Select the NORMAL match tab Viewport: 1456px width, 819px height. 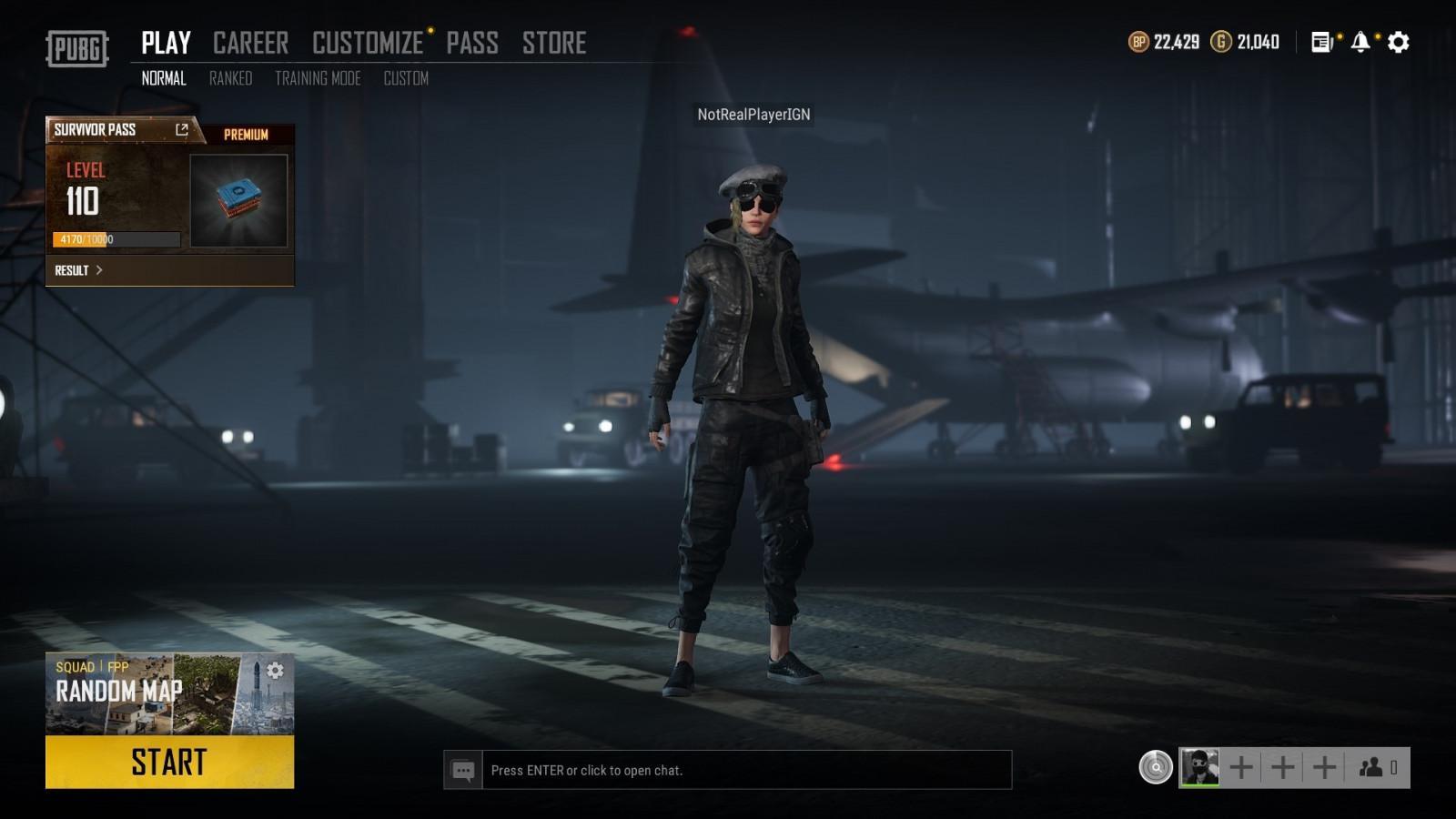164,78
